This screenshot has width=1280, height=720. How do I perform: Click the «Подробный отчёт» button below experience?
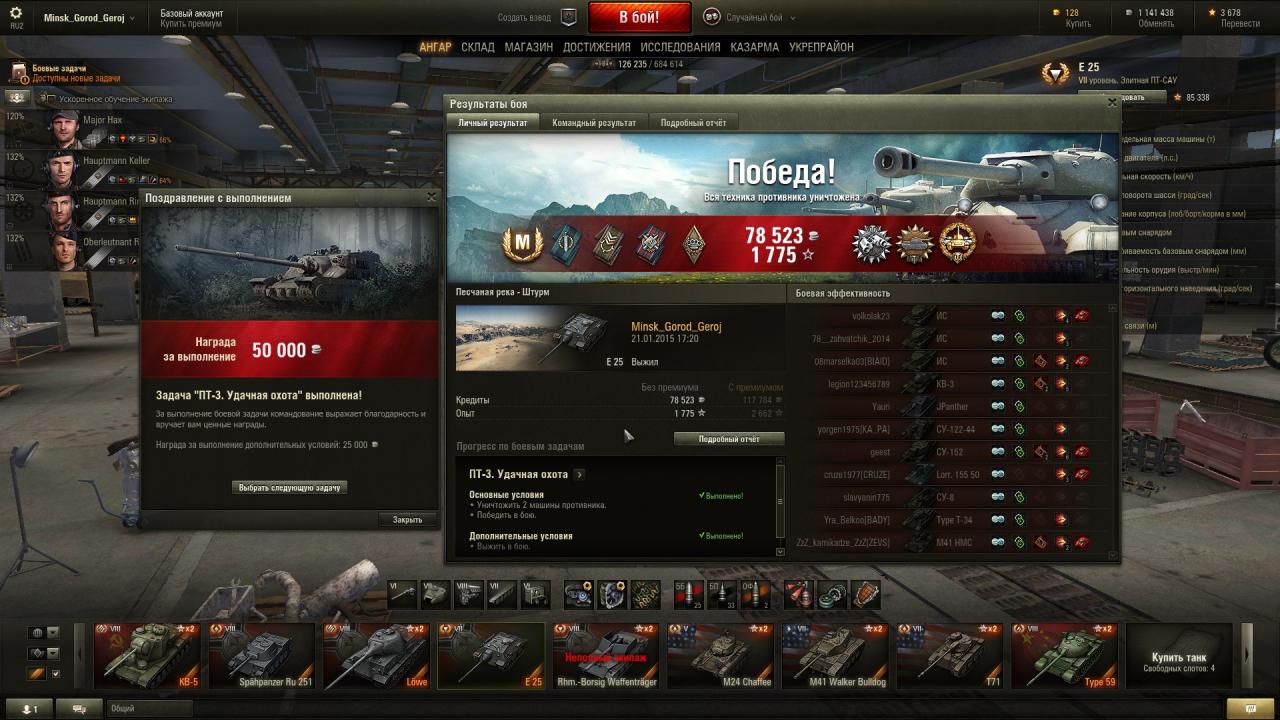pyautogui.click(x=728, y=439)
